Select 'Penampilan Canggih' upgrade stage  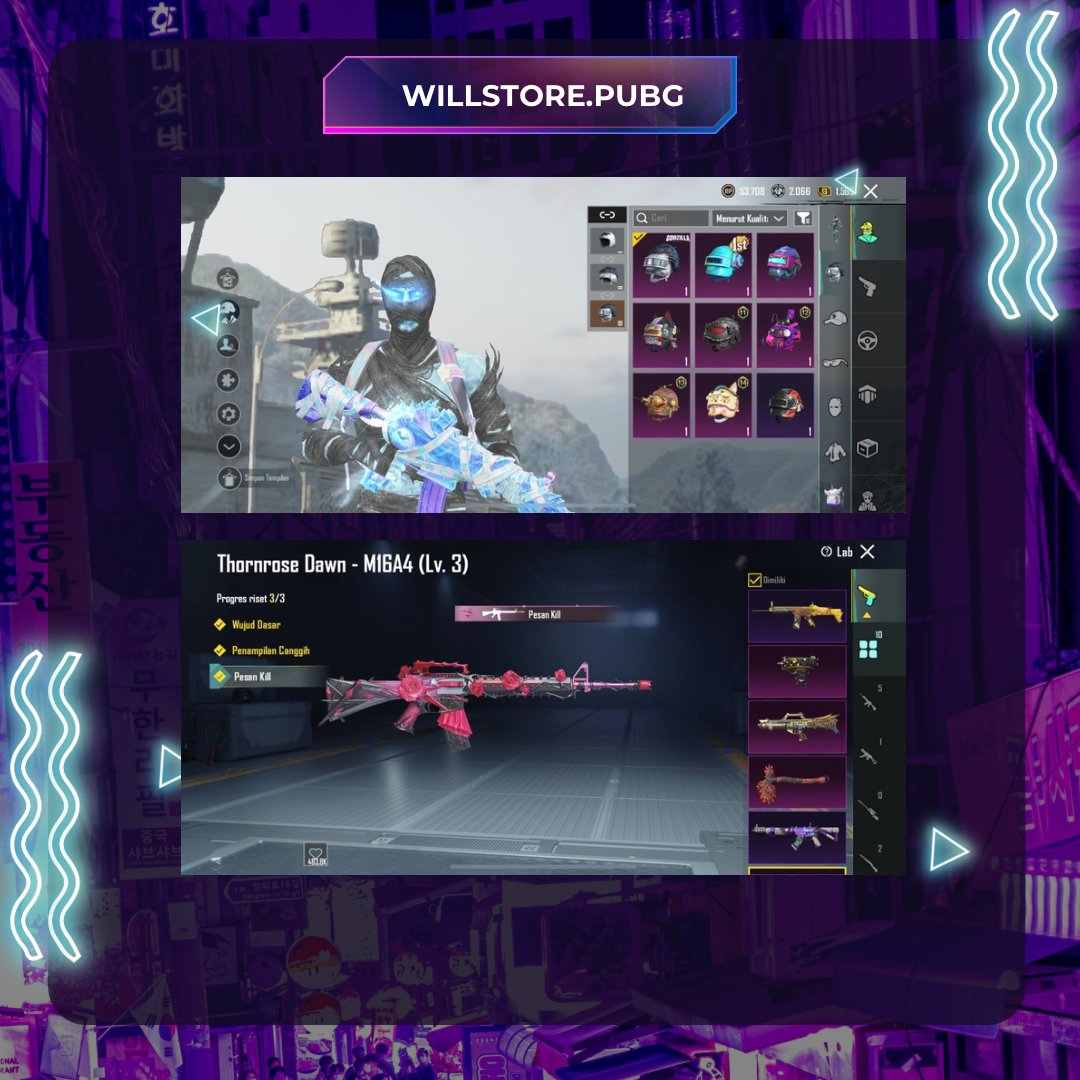[270, 651]
